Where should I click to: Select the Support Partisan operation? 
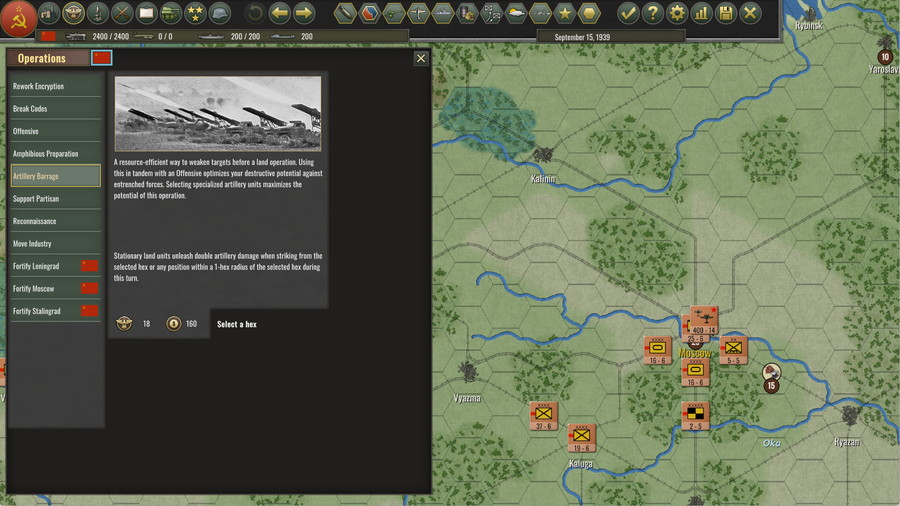pos(55,199)
